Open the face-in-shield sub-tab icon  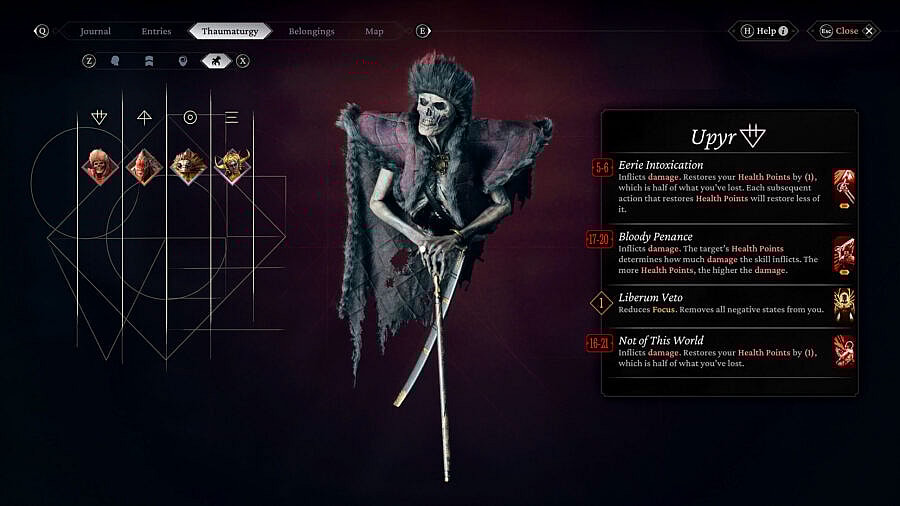tap(182, 61)
